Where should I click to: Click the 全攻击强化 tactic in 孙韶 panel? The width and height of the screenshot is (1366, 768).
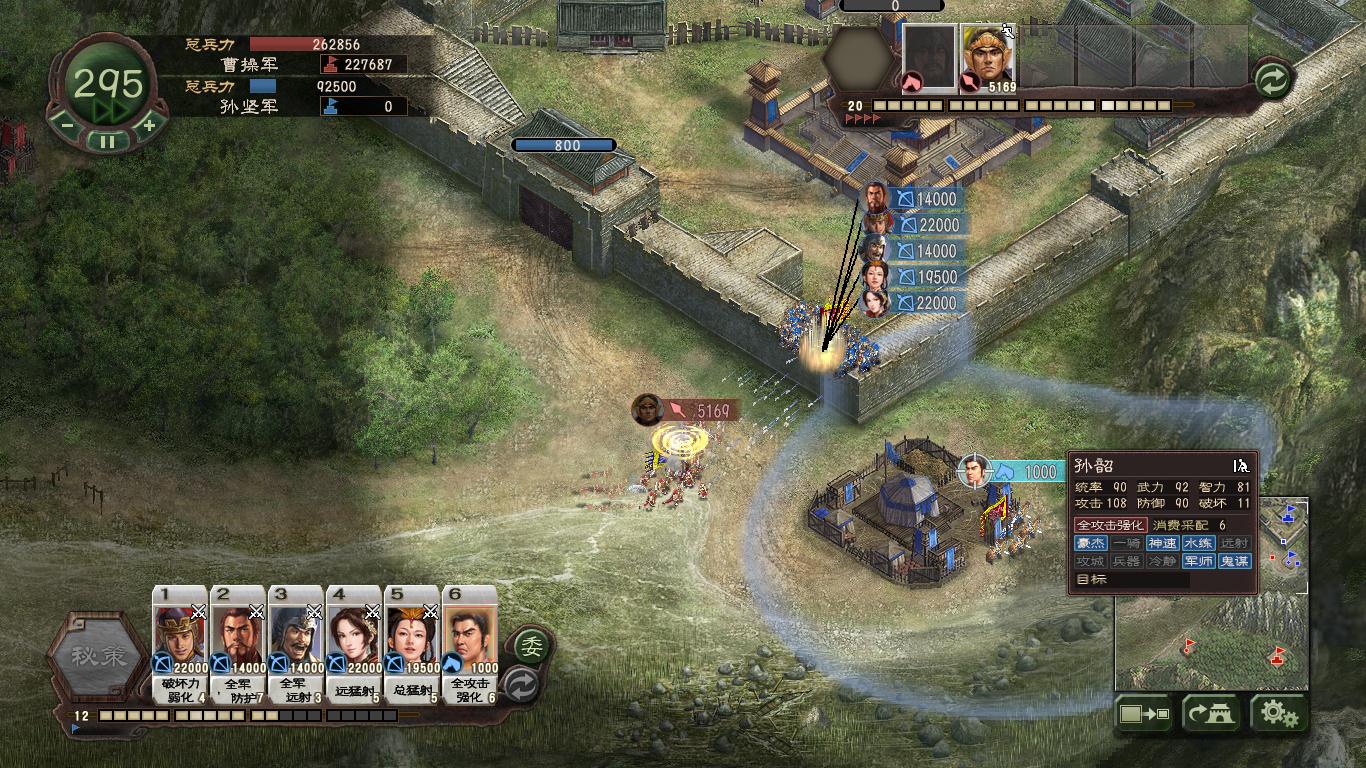point(1110,525)
